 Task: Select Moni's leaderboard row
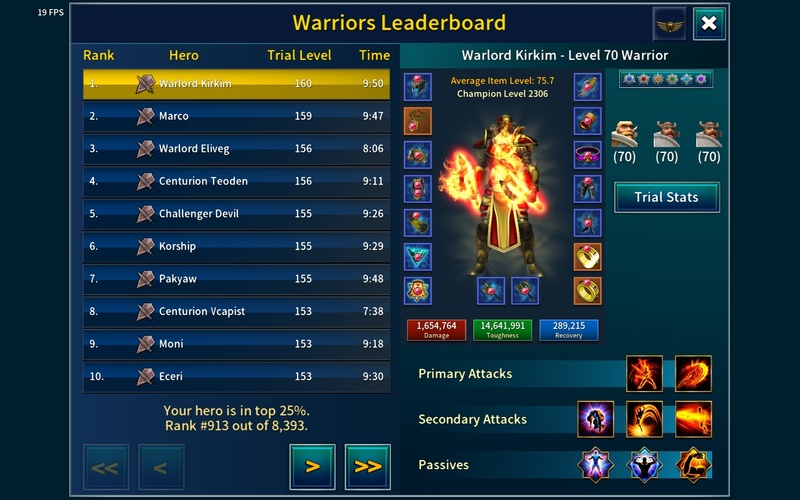coord(236,344)
